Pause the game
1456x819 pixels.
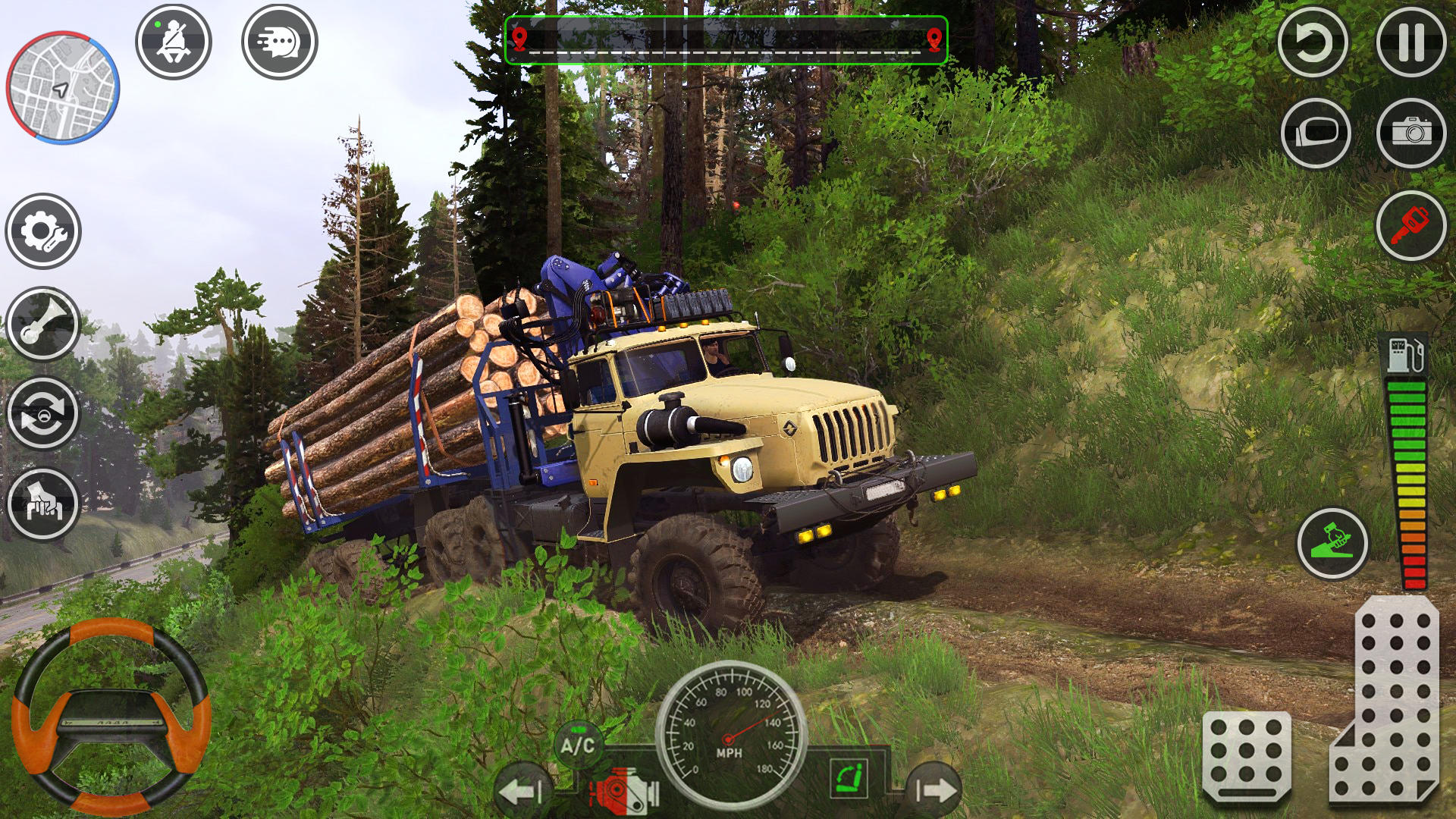(x=1410, y=42)
